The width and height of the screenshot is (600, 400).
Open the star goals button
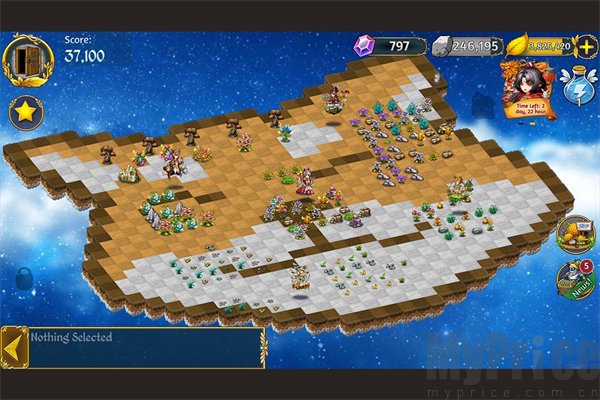pos(26,111)
